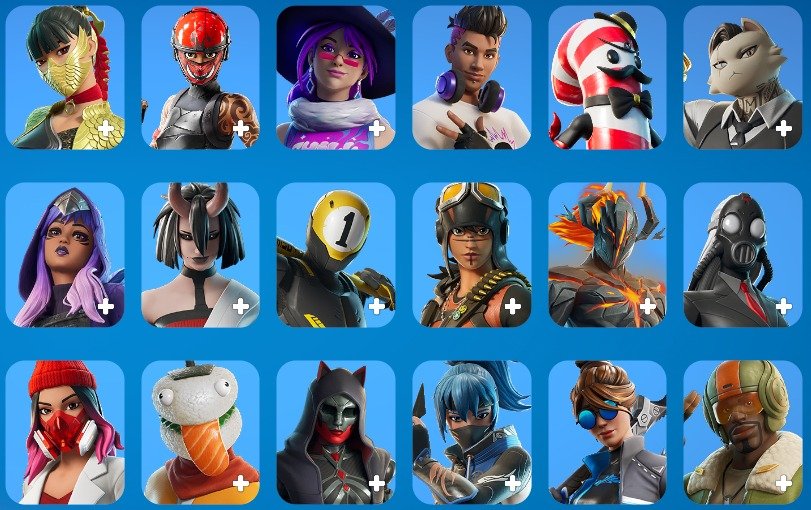Pick the black gas mask suit skin
811x510 pixels.
click(742, 255)
